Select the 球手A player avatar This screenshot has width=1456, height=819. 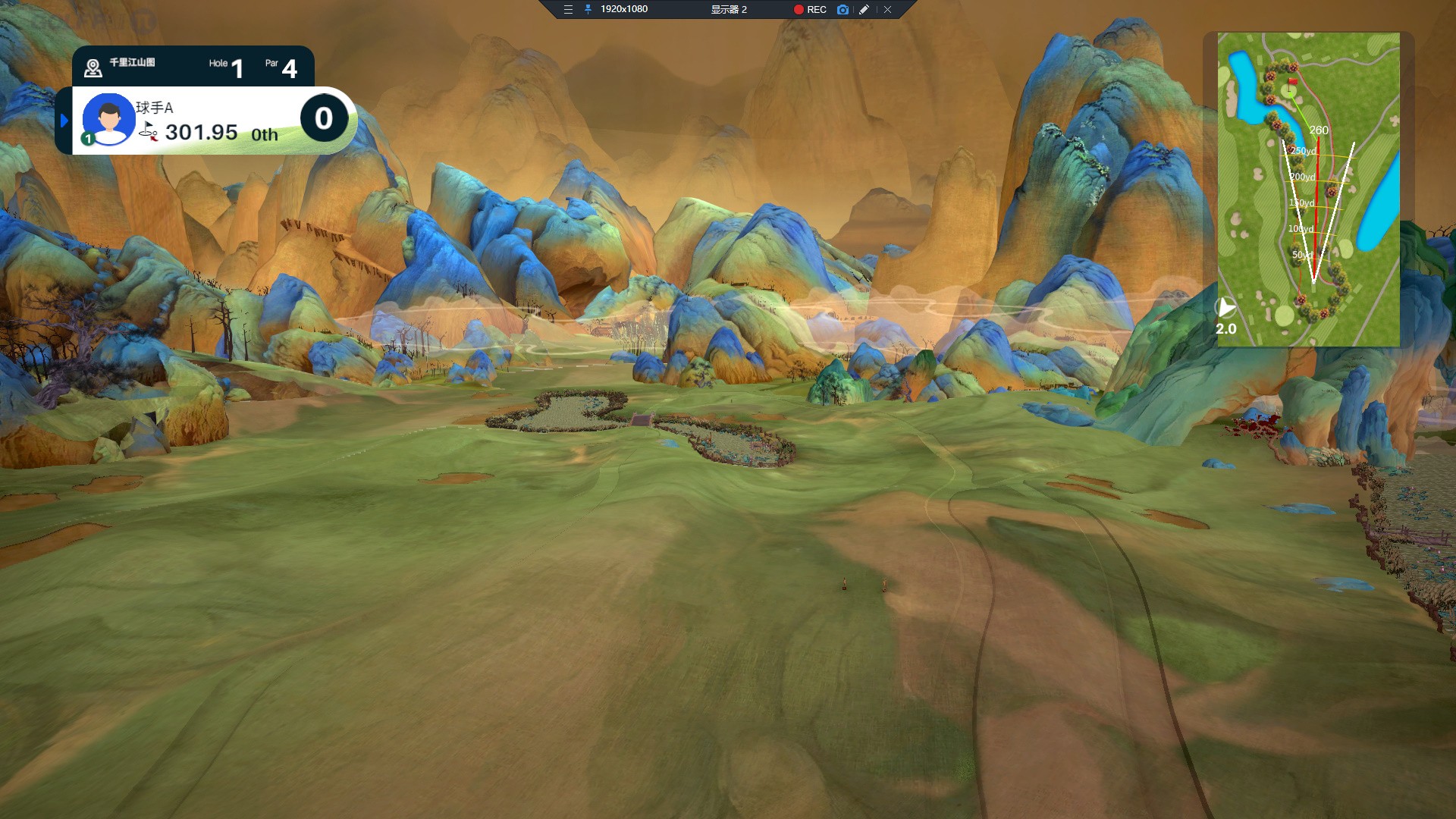click(108, 119)
